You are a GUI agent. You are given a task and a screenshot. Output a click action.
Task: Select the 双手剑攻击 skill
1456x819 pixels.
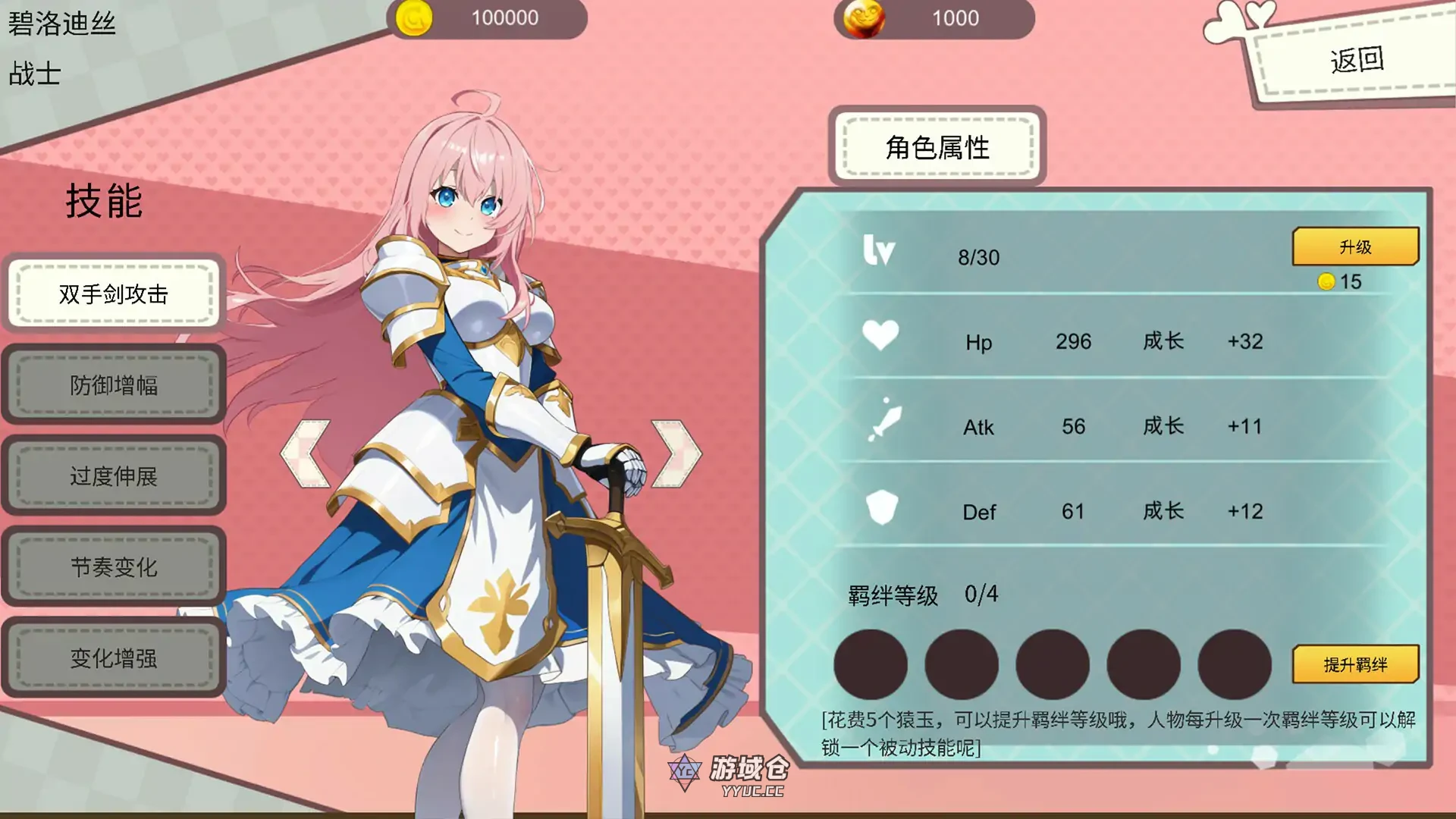114,295
